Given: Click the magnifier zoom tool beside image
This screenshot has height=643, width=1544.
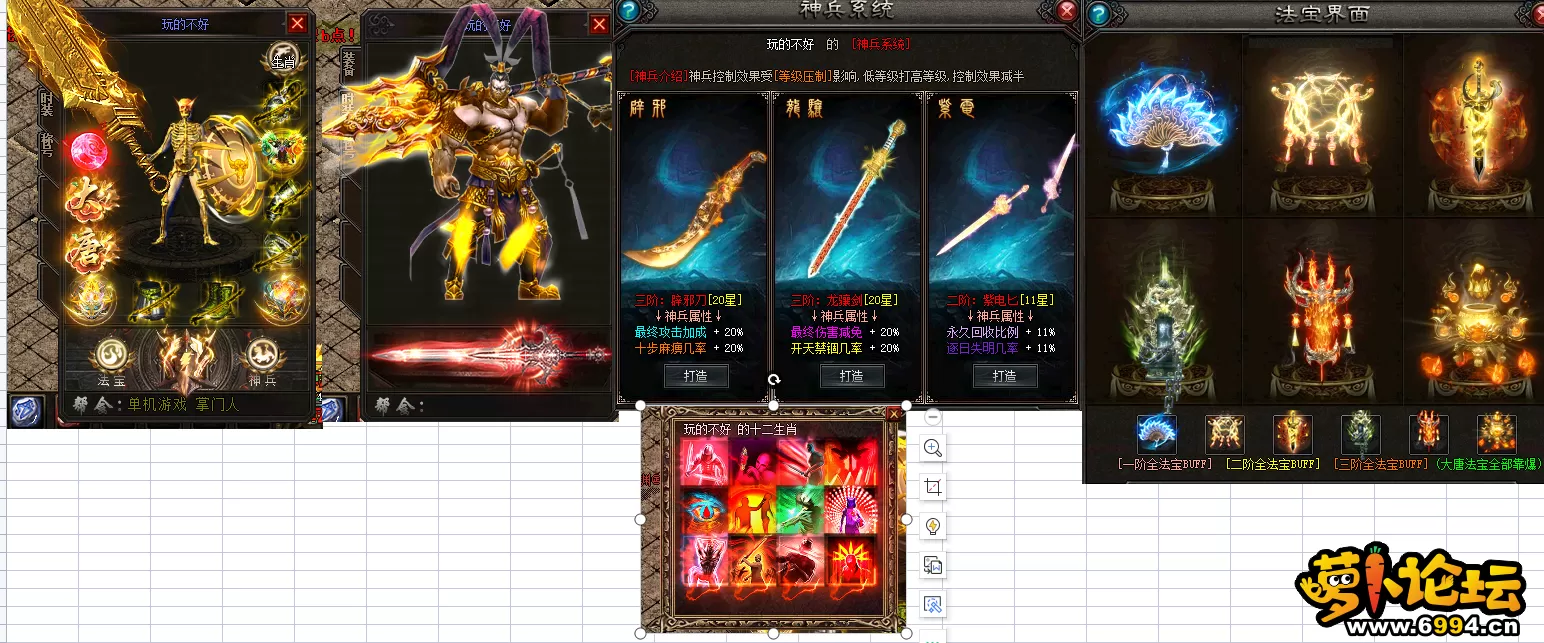Looking at the screenshot, I should point(933,448).
